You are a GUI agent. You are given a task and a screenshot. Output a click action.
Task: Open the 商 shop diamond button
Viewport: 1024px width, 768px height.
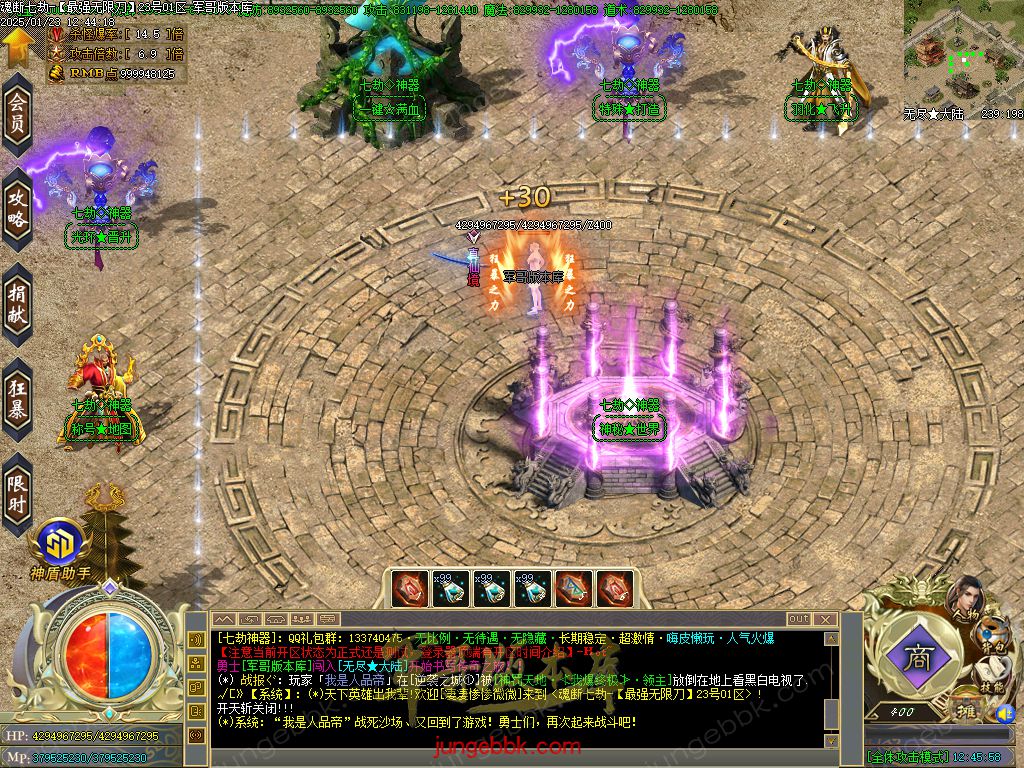click(916, 659)
